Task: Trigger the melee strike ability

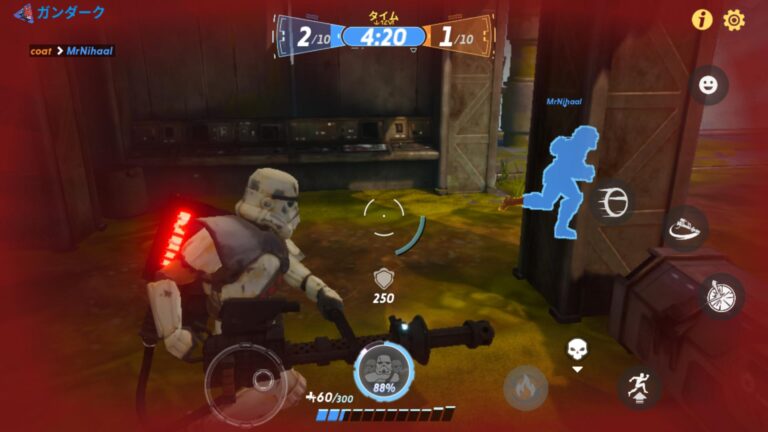Action: tap(686, 227)
